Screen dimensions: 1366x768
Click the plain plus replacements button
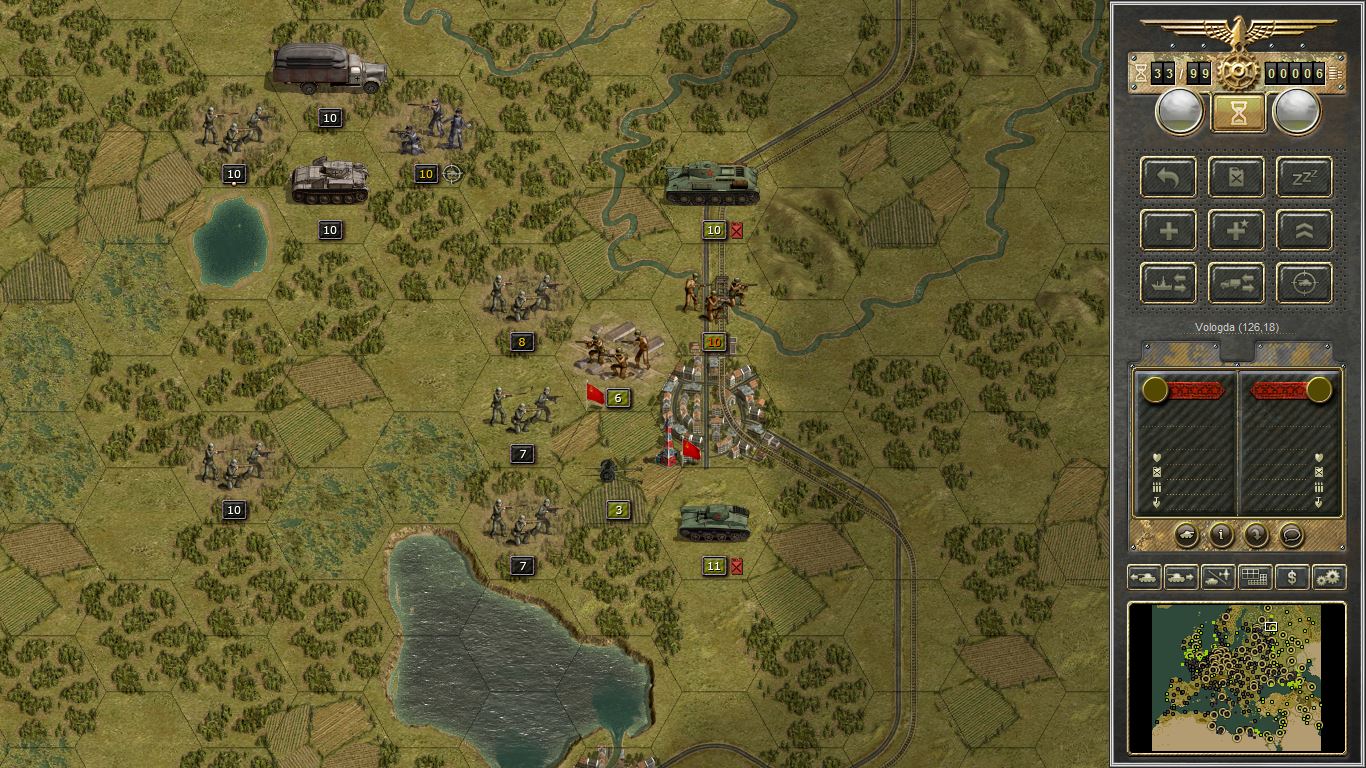coord(1168,230)
